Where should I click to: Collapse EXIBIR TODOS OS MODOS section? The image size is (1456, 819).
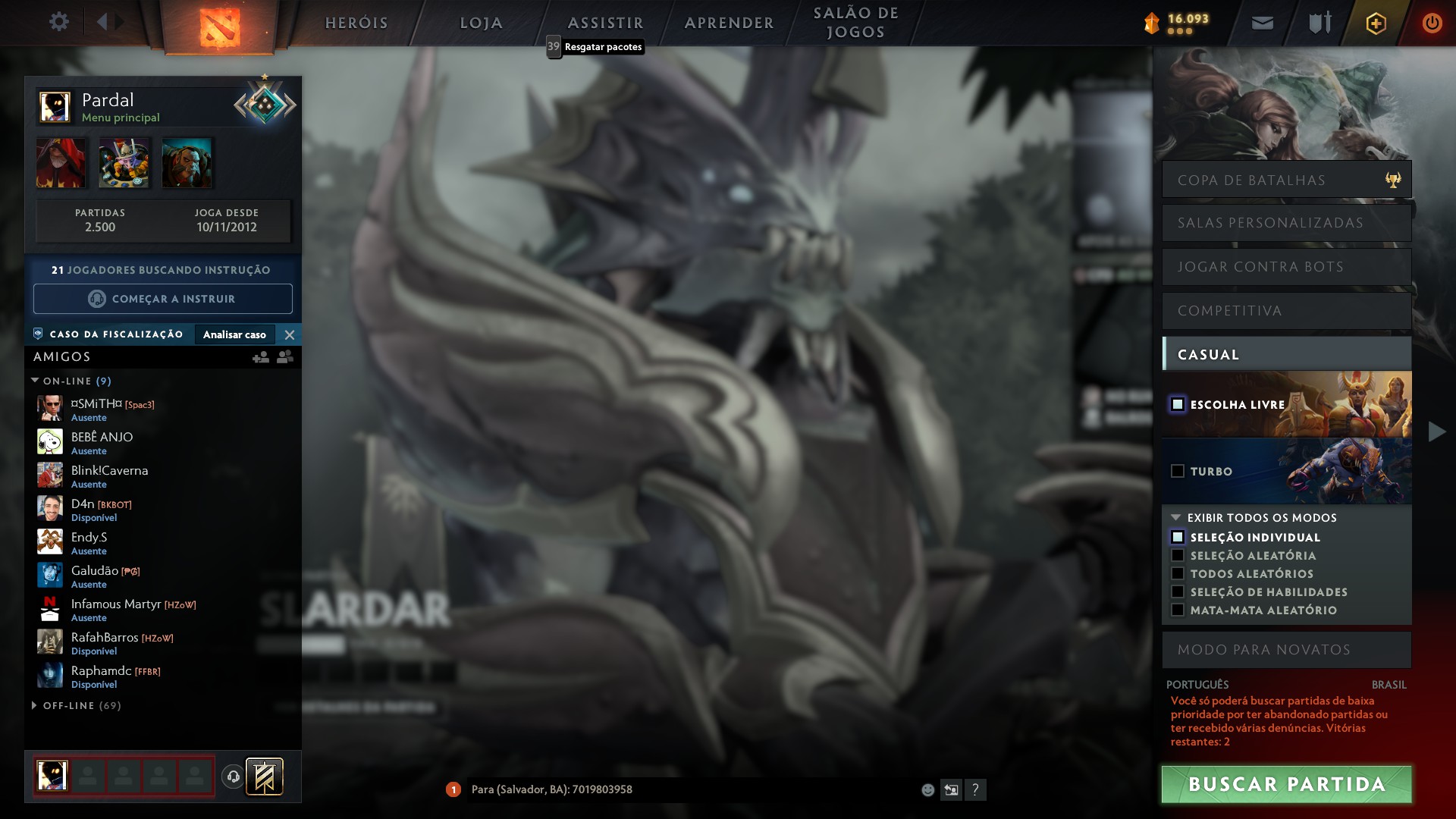point(1177,518)
